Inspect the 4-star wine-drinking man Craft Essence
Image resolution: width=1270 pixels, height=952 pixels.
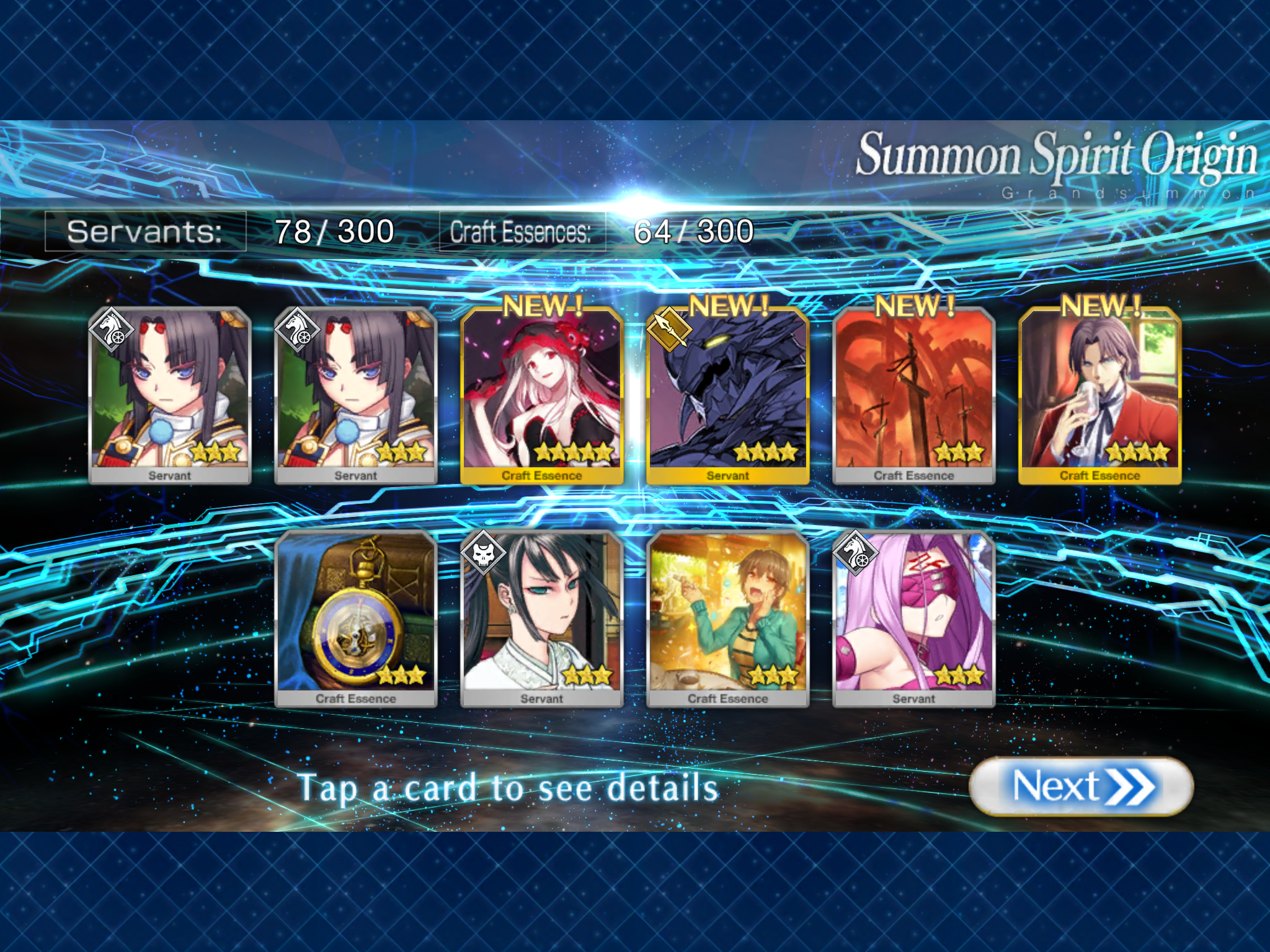(x=1099, y=395)
